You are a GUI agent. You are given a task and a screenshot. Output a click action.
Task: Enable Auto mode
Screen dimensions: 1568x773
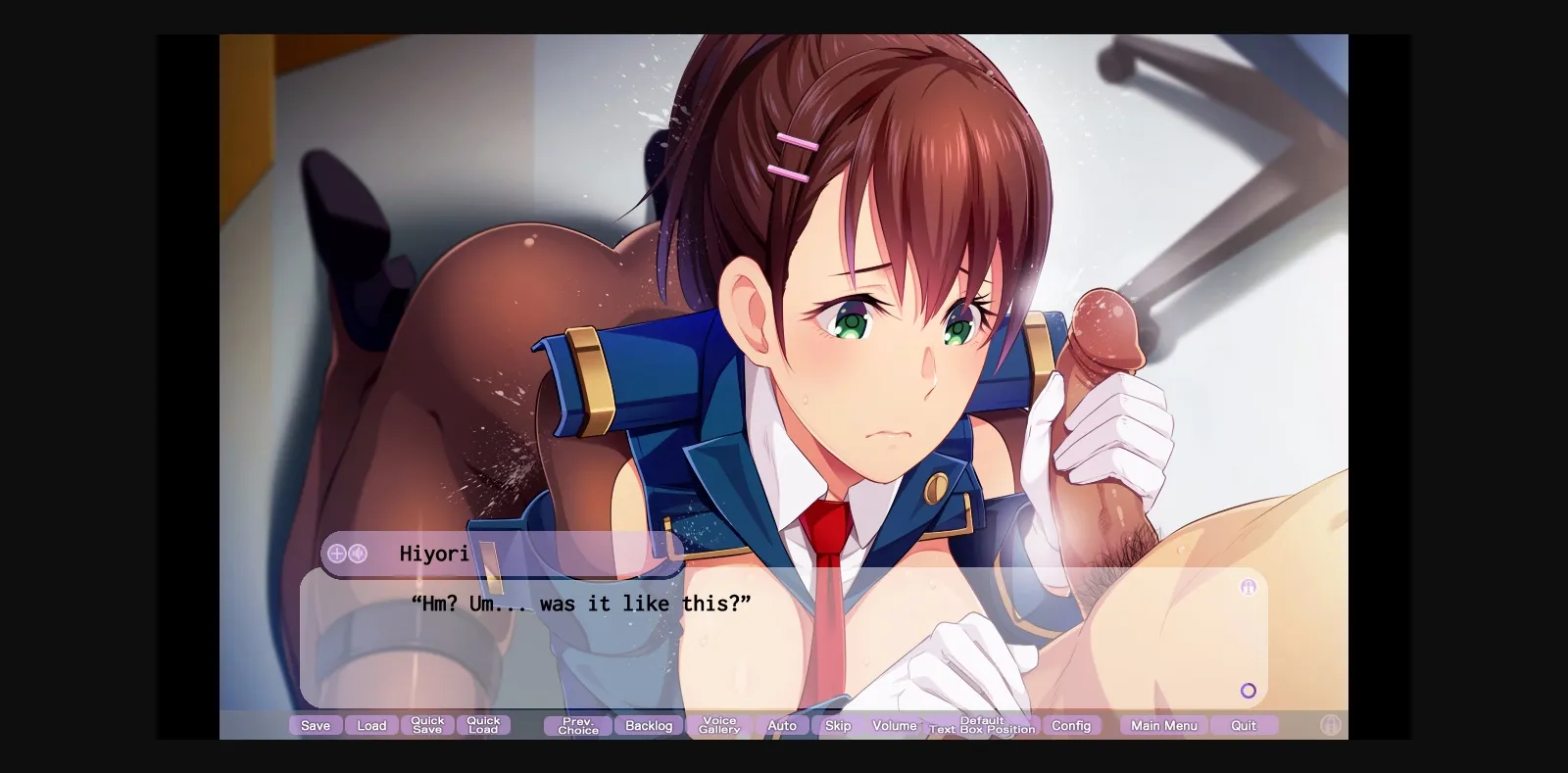pyautogui.click(x=782, y=725)
